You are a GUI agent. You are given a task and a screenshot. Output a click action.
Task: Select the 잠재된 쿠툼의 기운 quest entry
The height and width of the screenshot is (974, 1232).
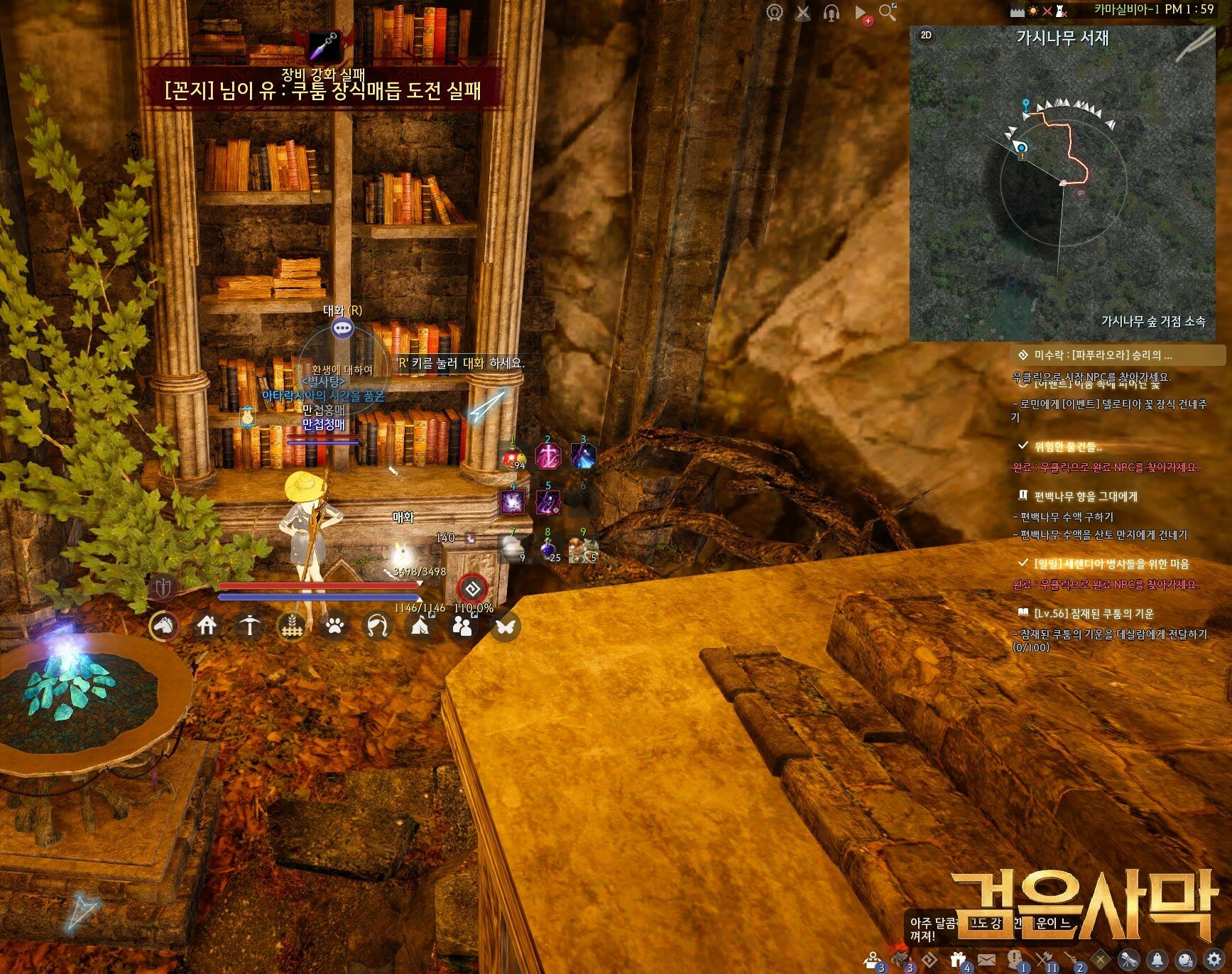1094,613
